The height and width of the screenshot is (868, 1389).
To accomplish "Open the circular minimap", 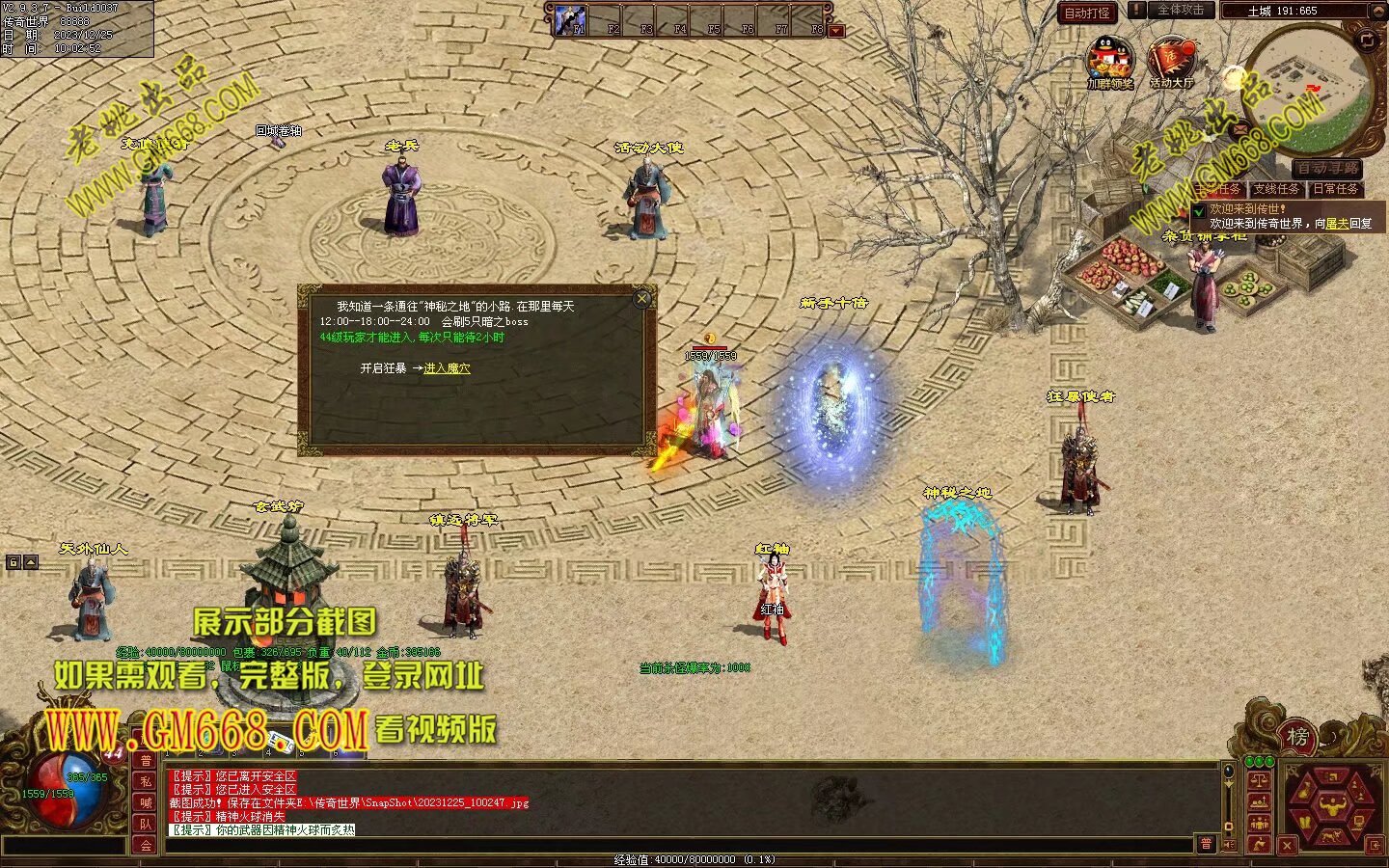I will coord(1307,87).
